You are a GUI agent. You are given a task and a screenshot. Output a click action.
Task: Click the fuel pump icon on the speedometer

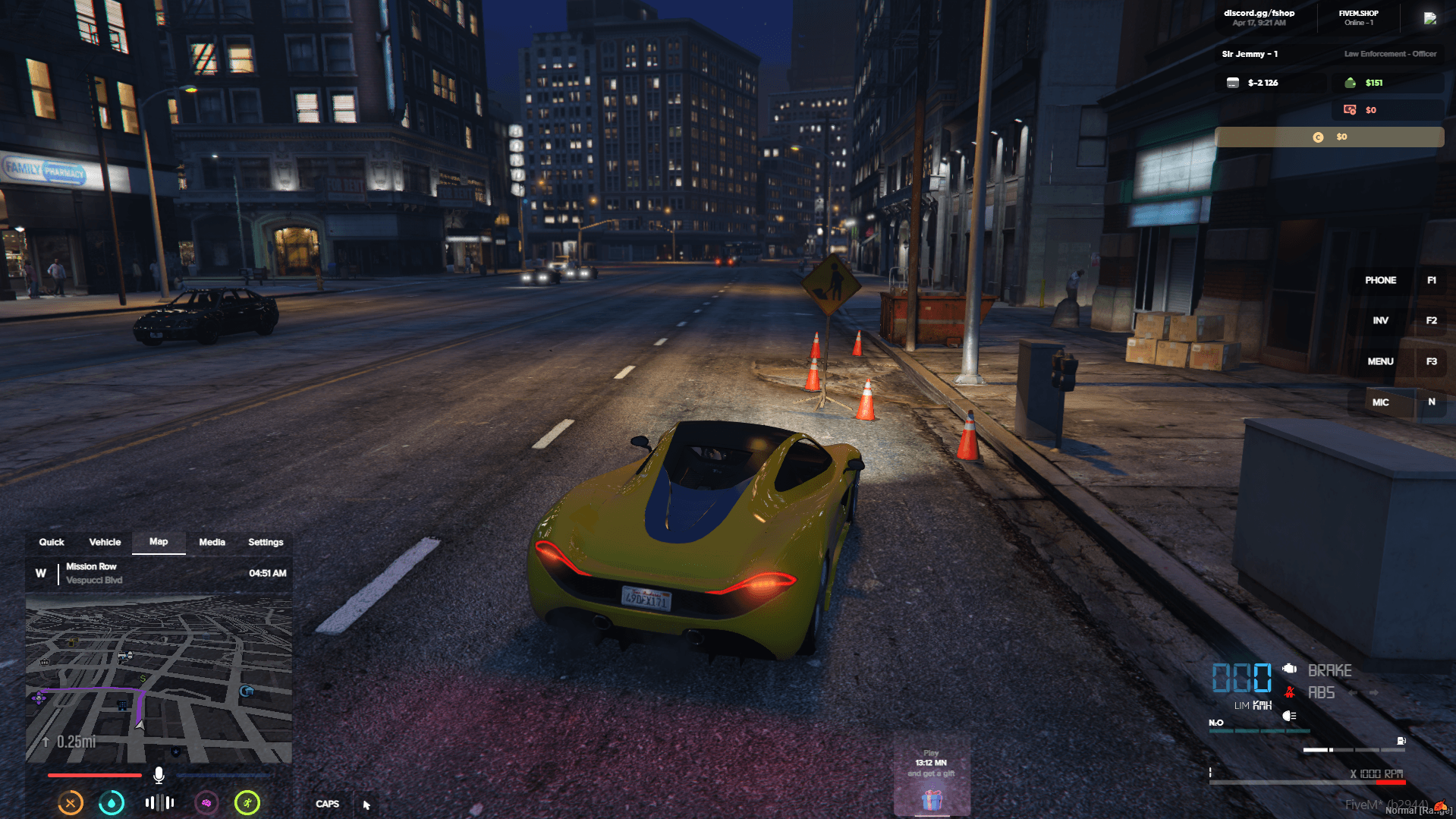point(1401,742)
